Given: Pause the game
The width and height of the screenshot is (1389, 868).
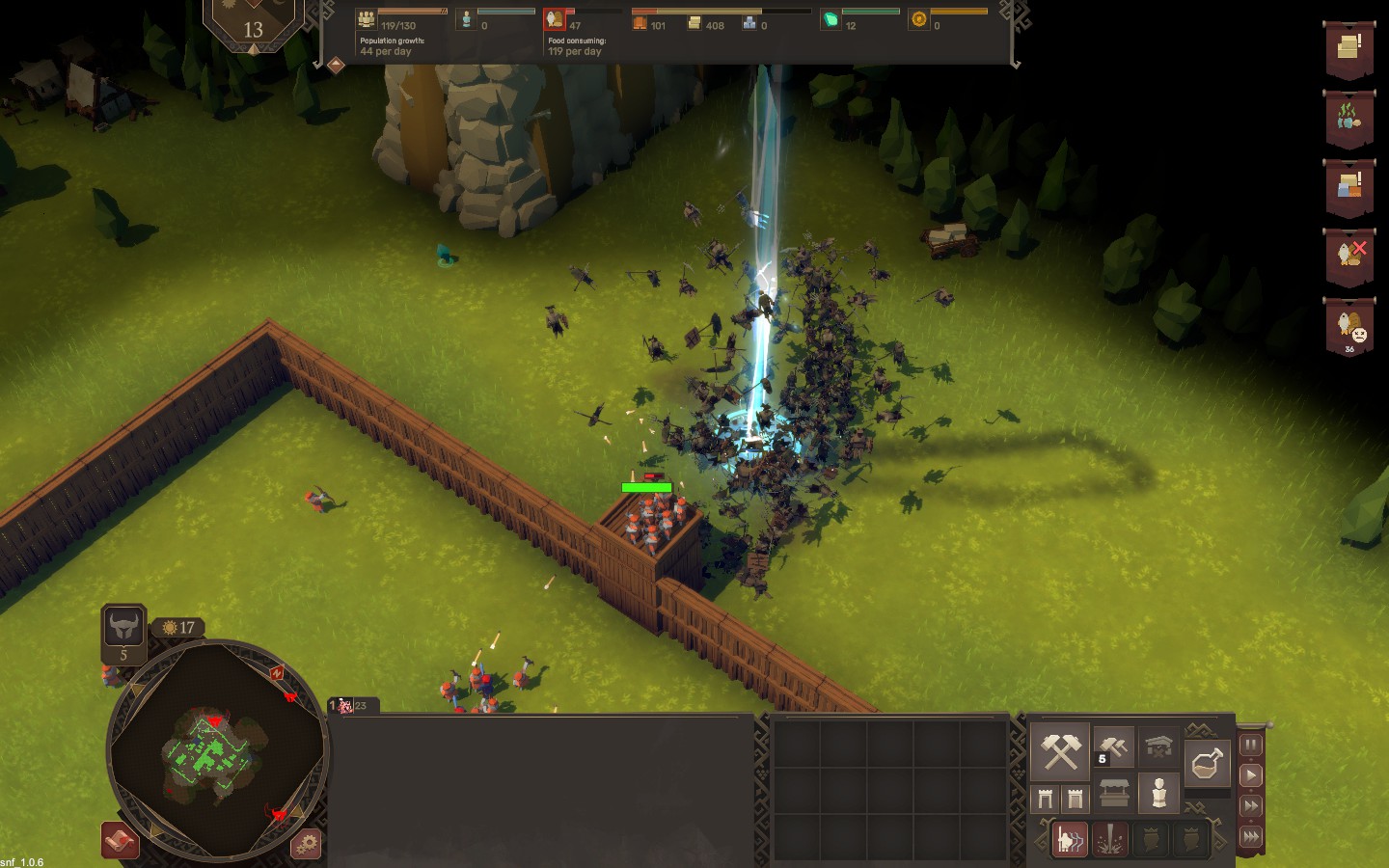Looking at the screenshot, I should point(1250,745).
